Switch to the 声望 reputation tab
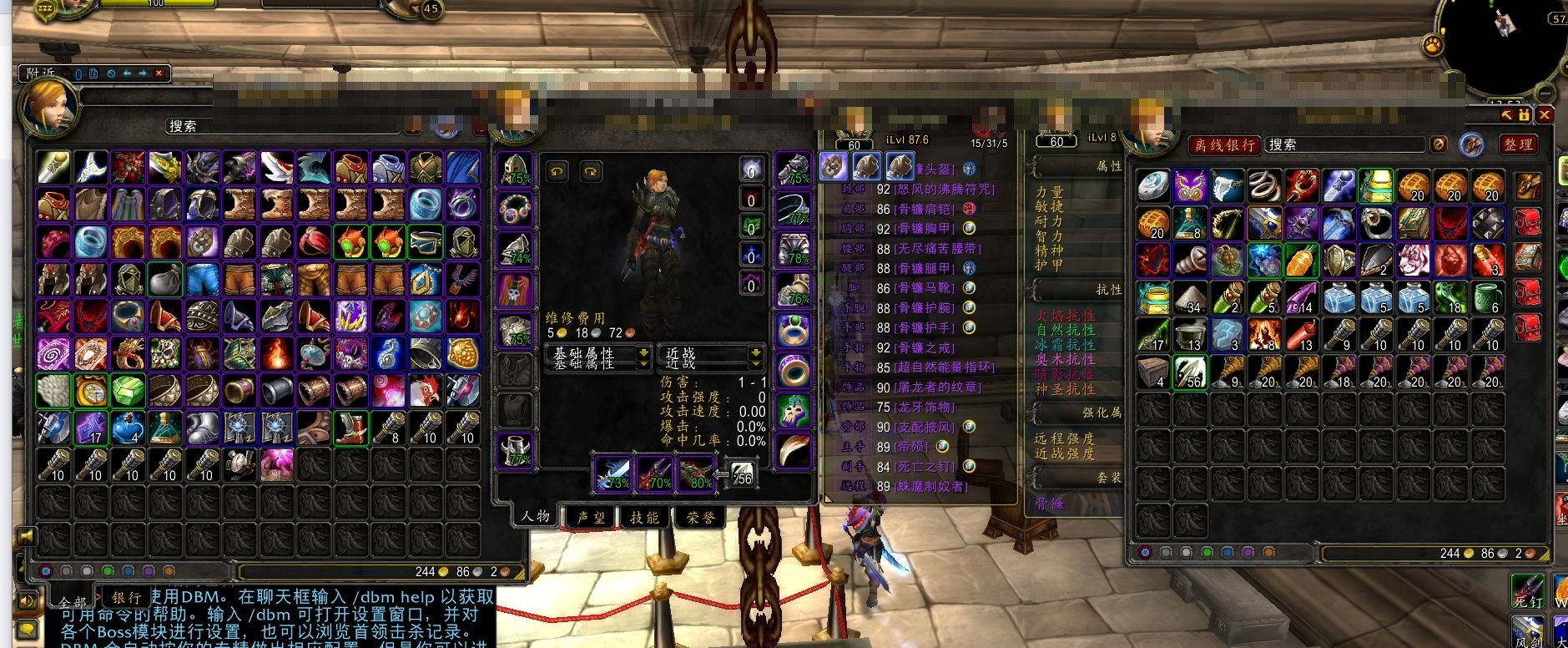 pos(591,518)
